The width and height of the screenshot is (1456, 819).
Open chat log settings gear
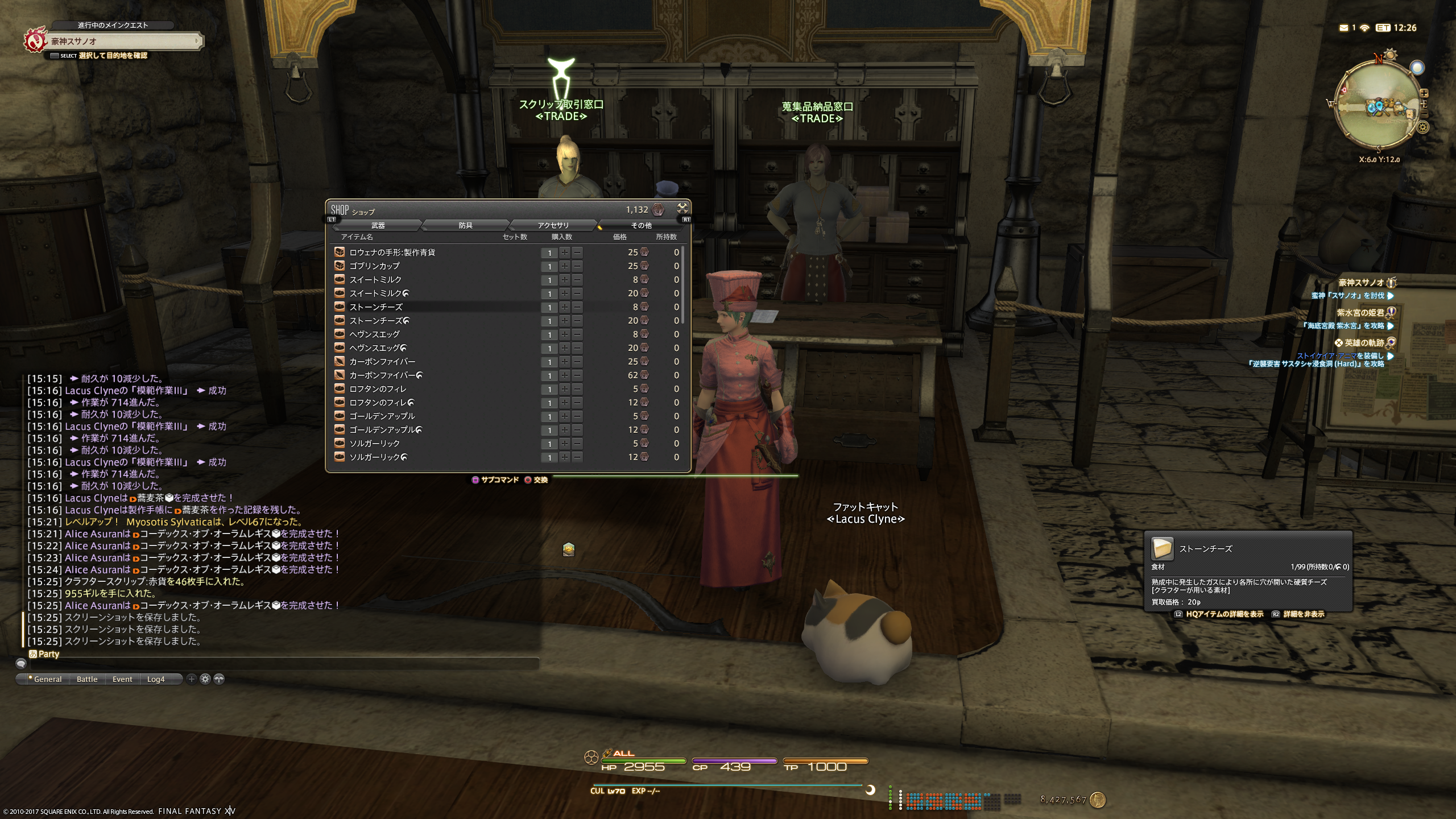coord(205,679)
